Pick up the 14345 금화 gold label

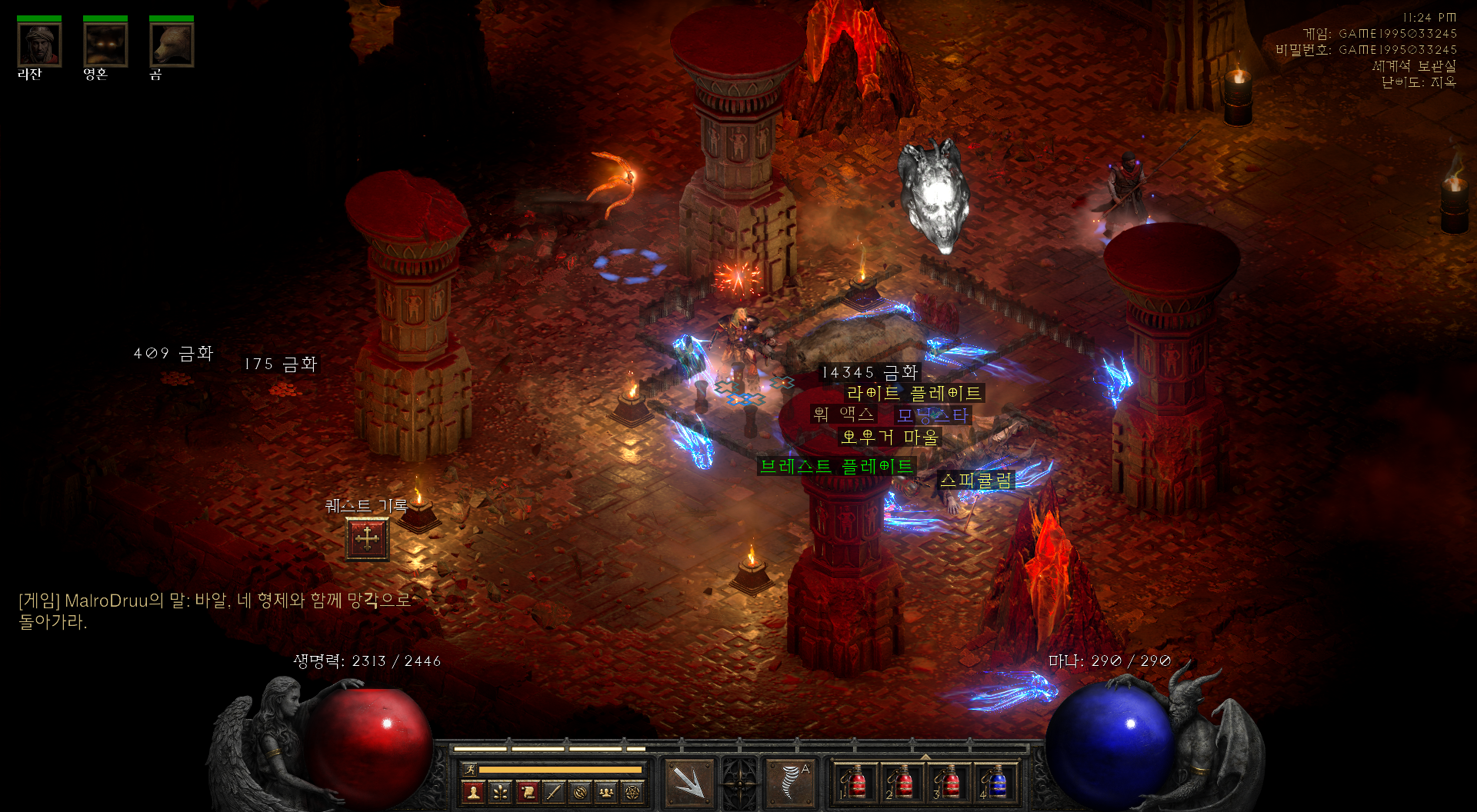pos(870,373)
